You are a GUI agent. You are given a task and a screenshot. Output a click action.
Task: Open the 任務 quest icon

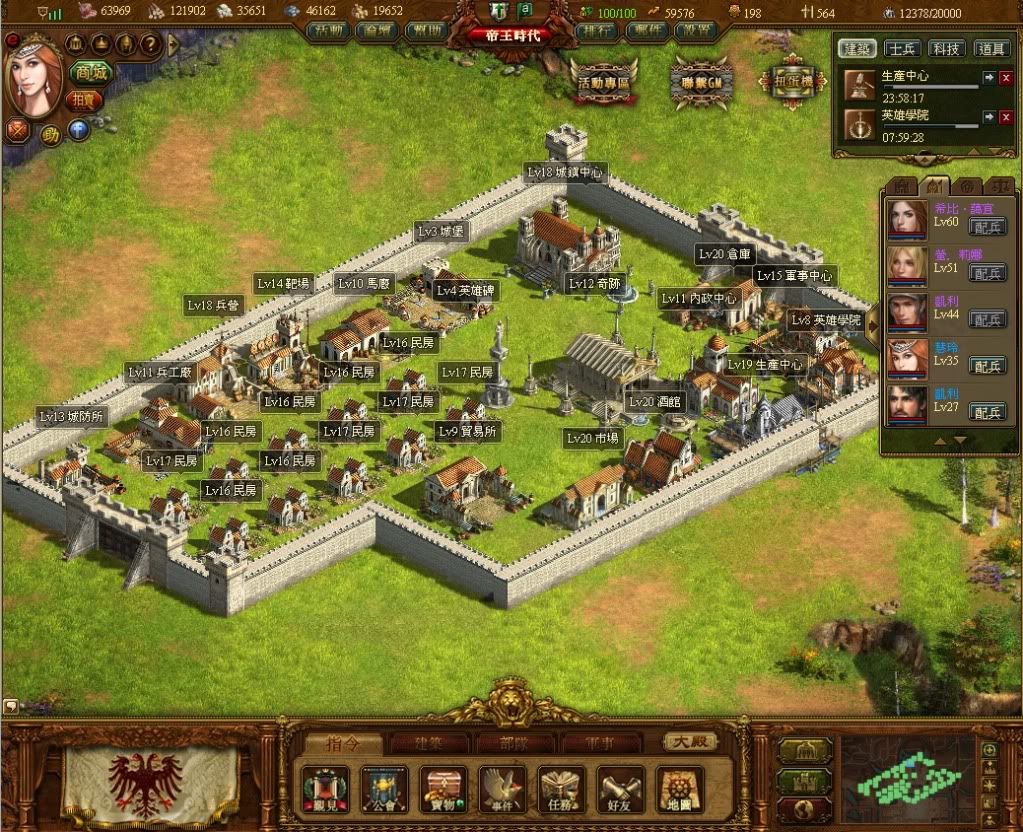click(x=562, y=790)
